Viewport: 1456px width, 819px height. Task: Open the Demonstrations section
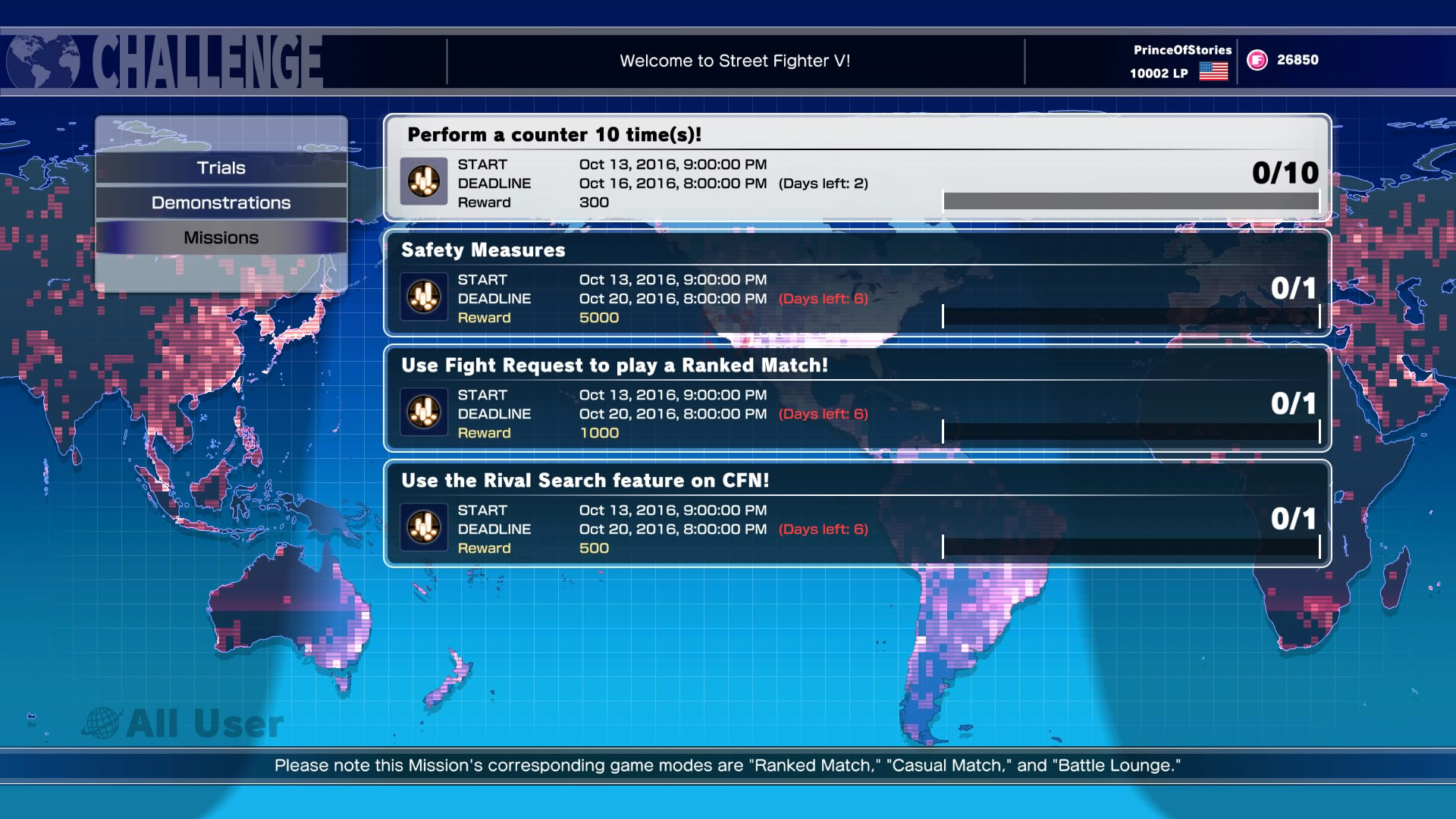(221, 202)
